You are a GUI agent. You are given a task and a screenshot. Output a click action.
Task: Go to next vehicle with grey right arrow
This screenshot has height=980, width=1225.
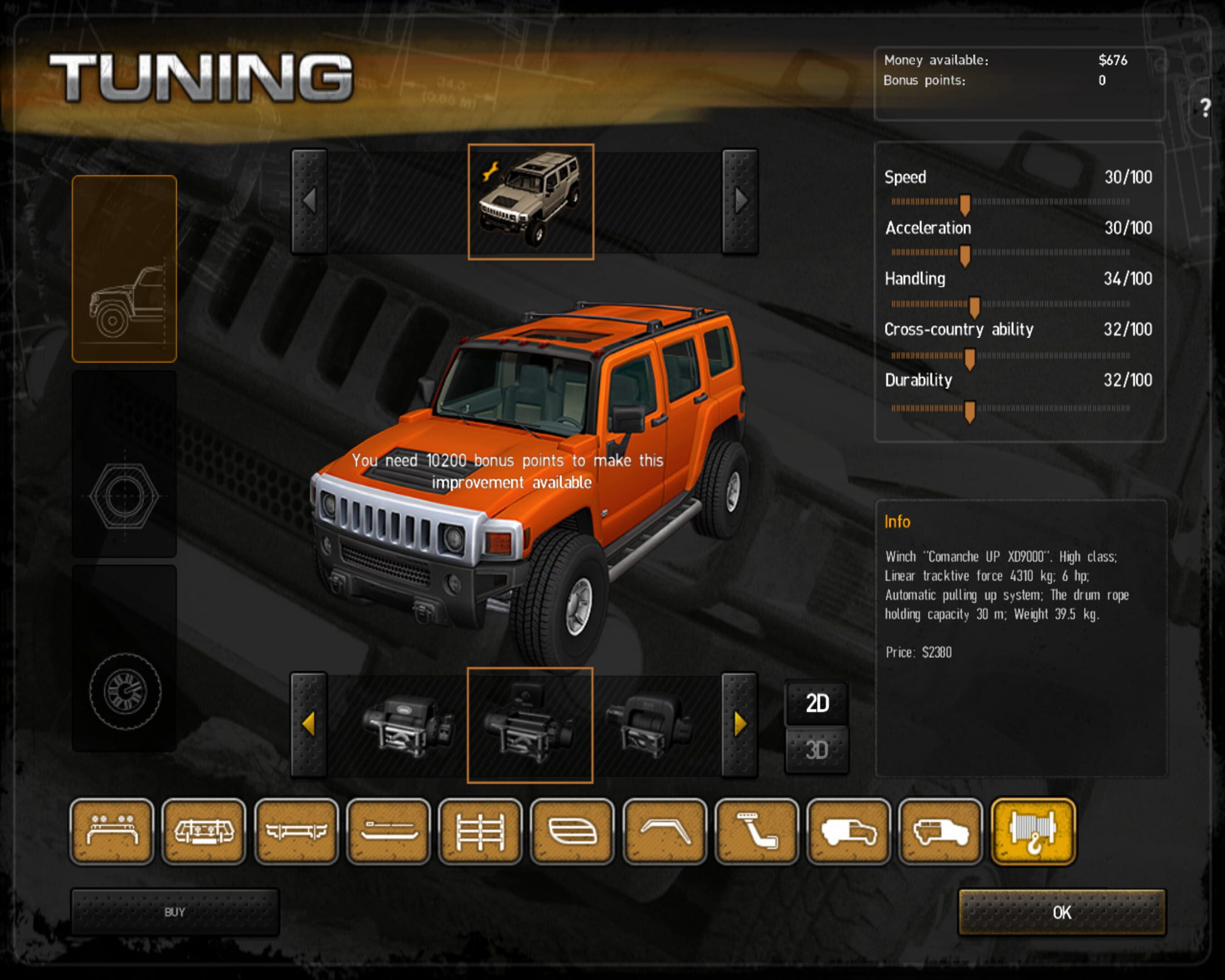740,201
